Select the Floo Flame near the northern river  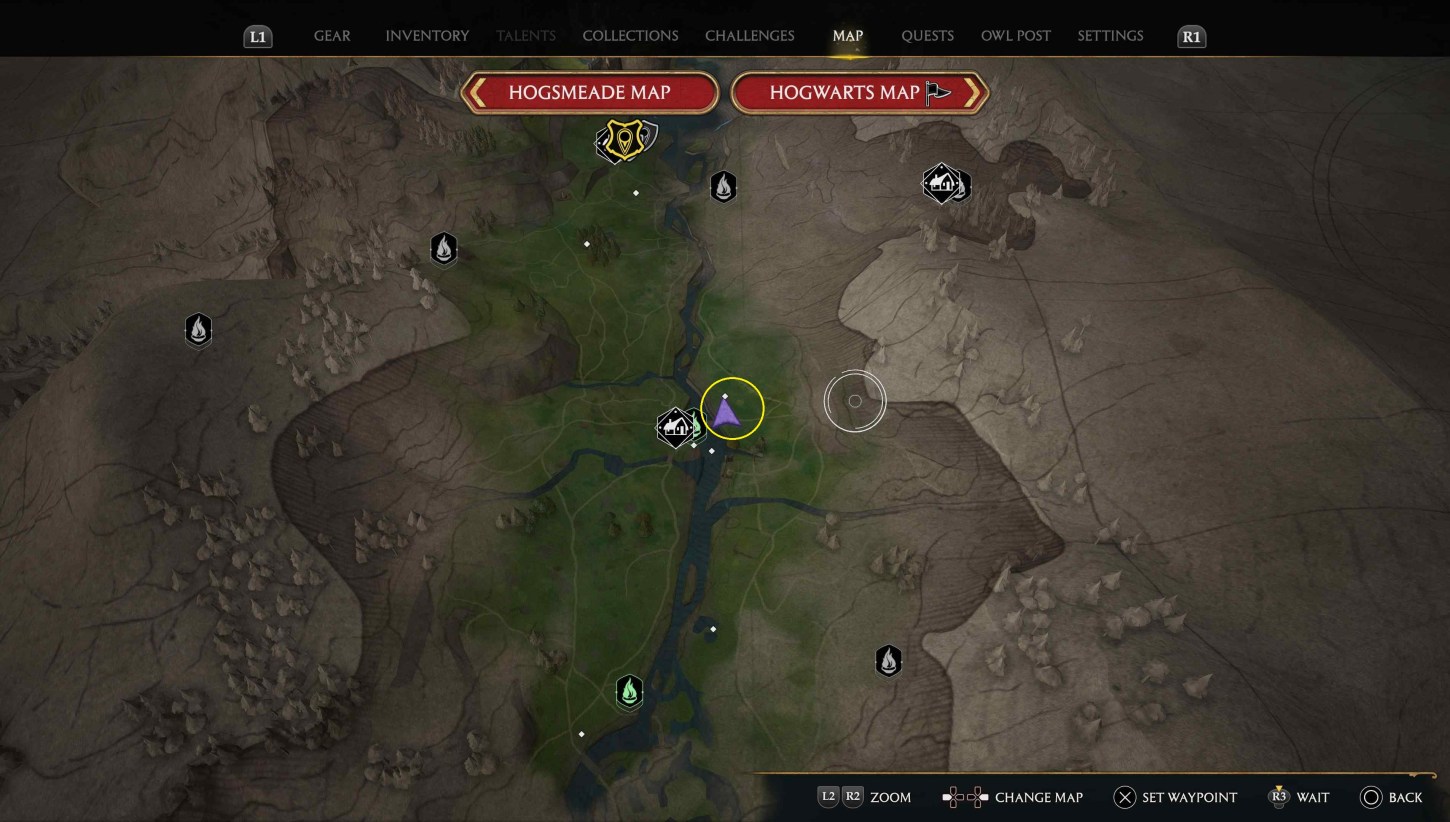(x=723, y=186)
